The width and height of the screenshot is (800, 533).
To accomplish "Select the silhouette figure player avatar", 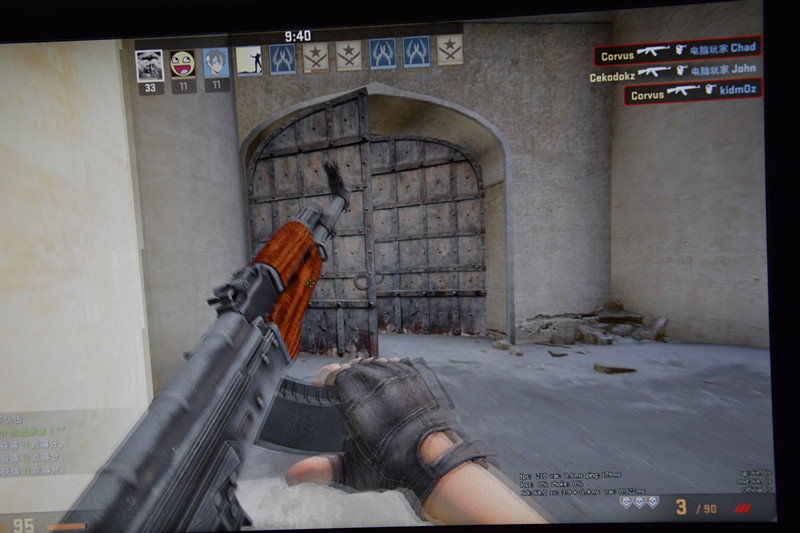I will coord(249,60).
